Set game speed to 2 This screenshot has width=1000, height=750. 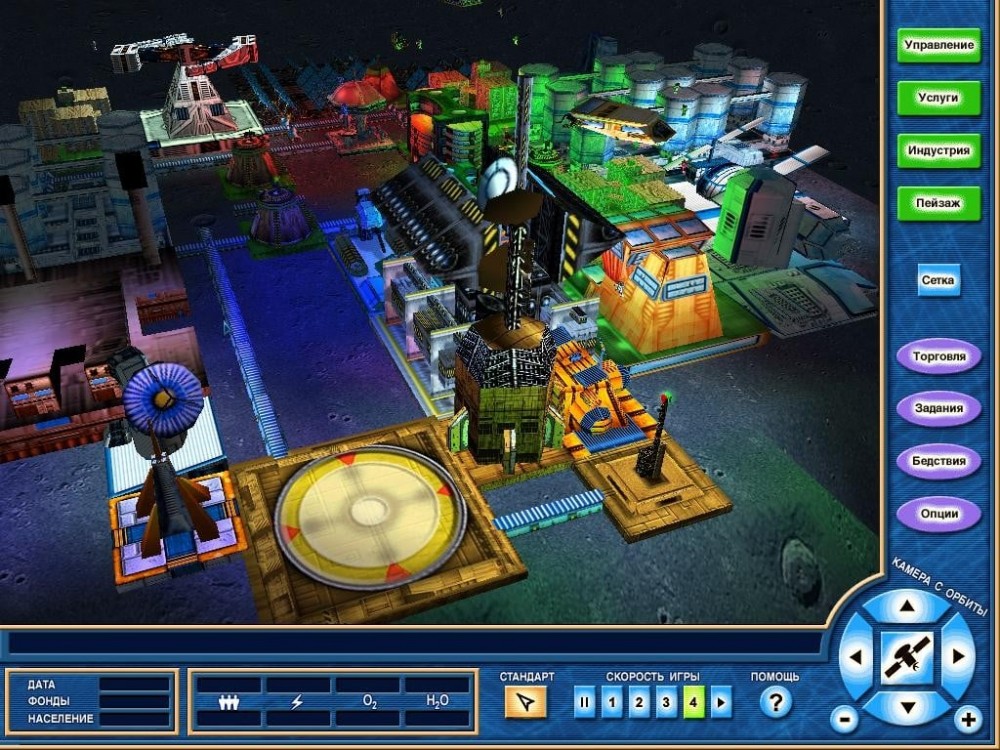[x=639, y=703]
